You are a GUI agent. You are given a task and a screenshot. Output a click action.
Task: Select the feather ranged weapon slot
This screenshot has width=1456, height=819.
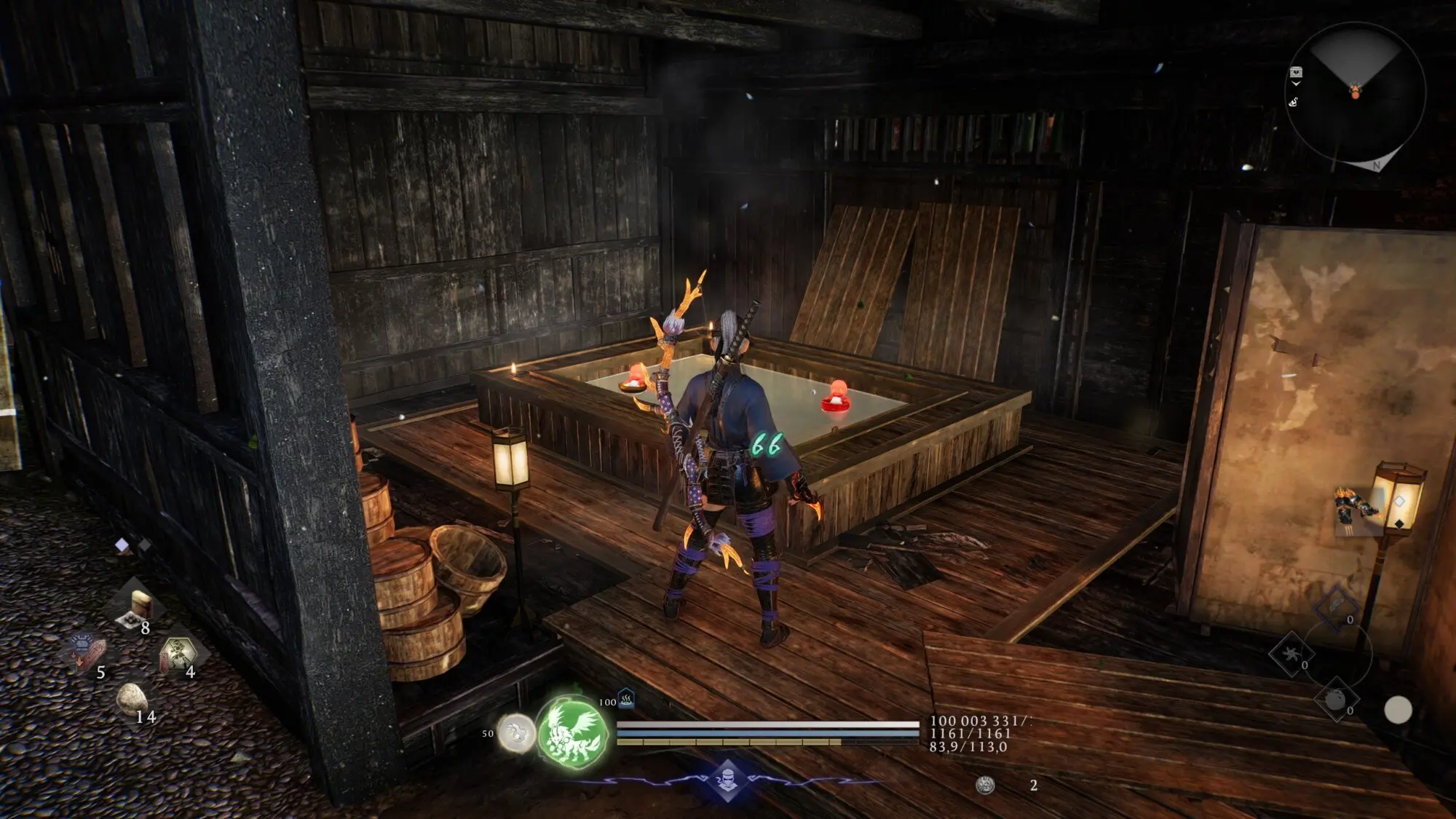coord(1337,606)
